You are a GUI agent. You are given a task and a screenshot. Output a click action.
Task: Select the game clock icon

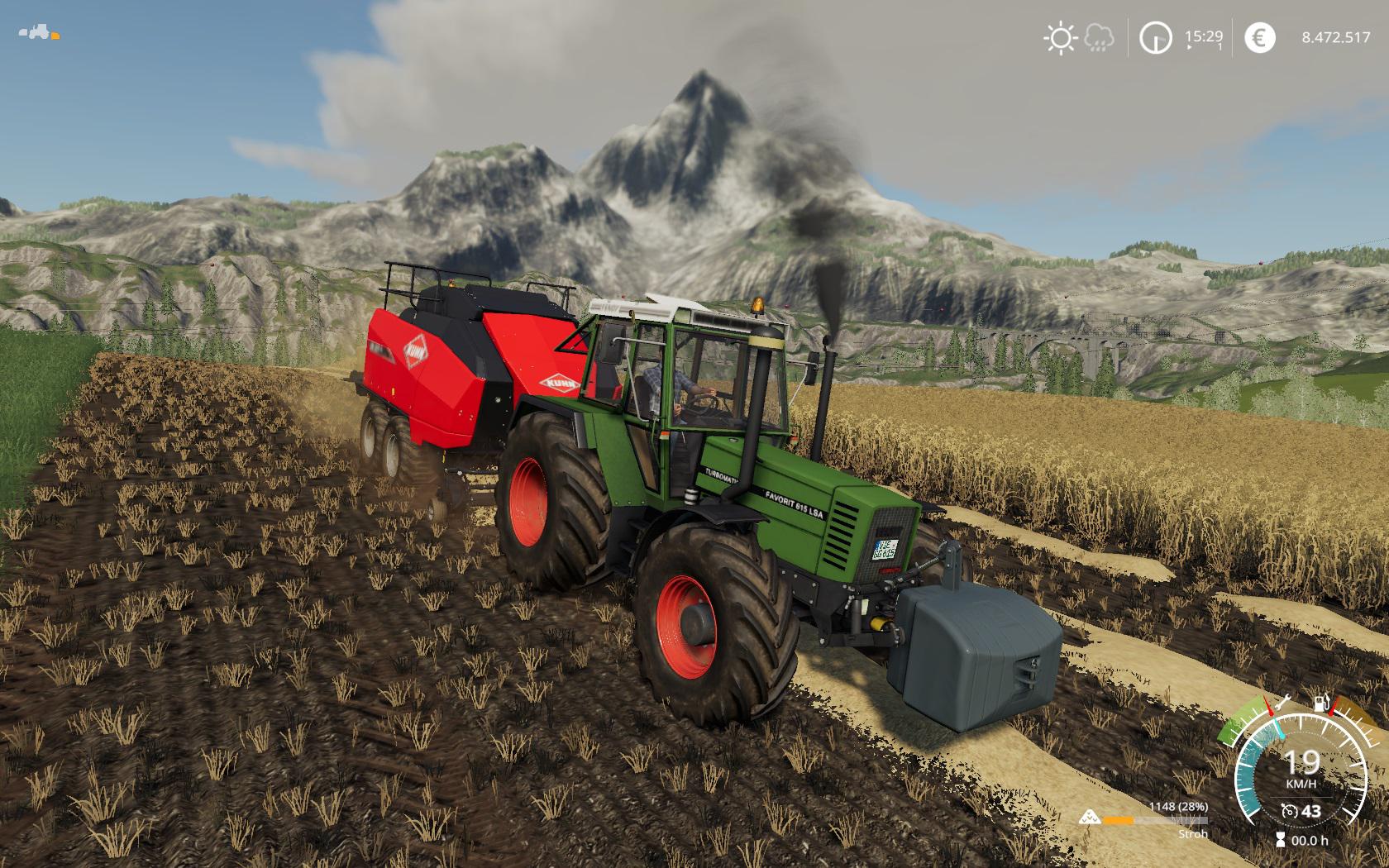(1155, 38)
